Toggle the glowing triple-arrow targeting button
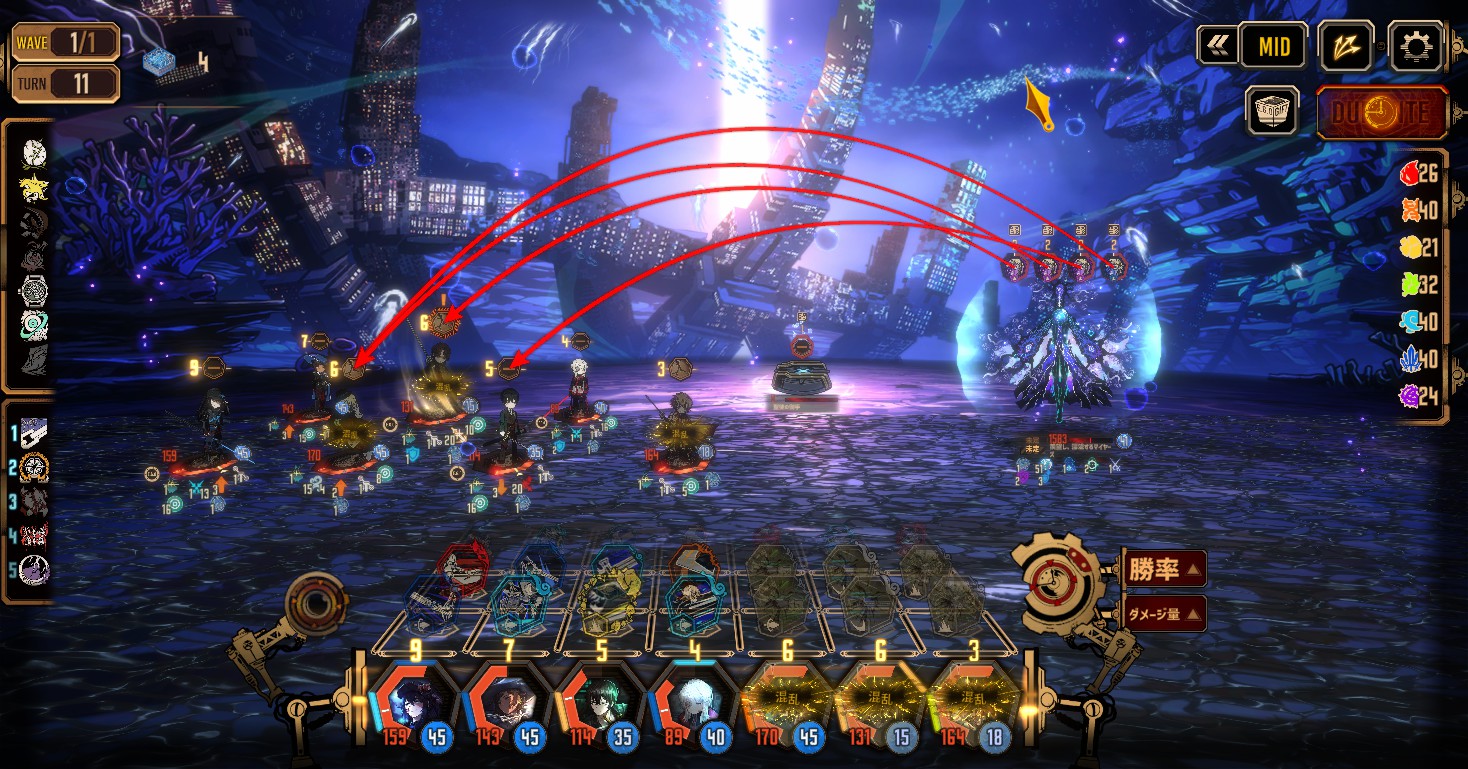1468x769 pixels. click(x=1346, y=46)
